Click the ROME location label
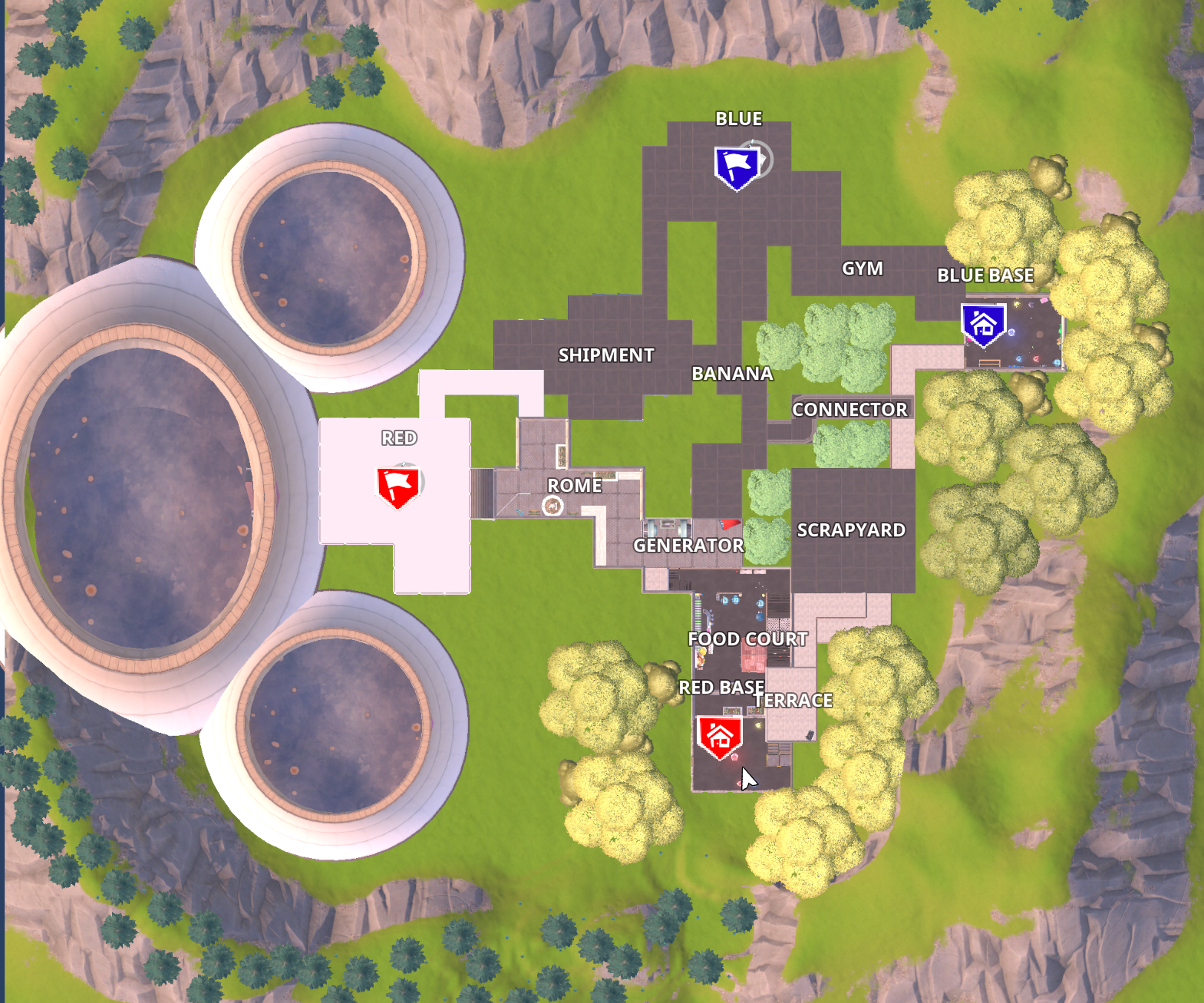 tap(574, 486)
